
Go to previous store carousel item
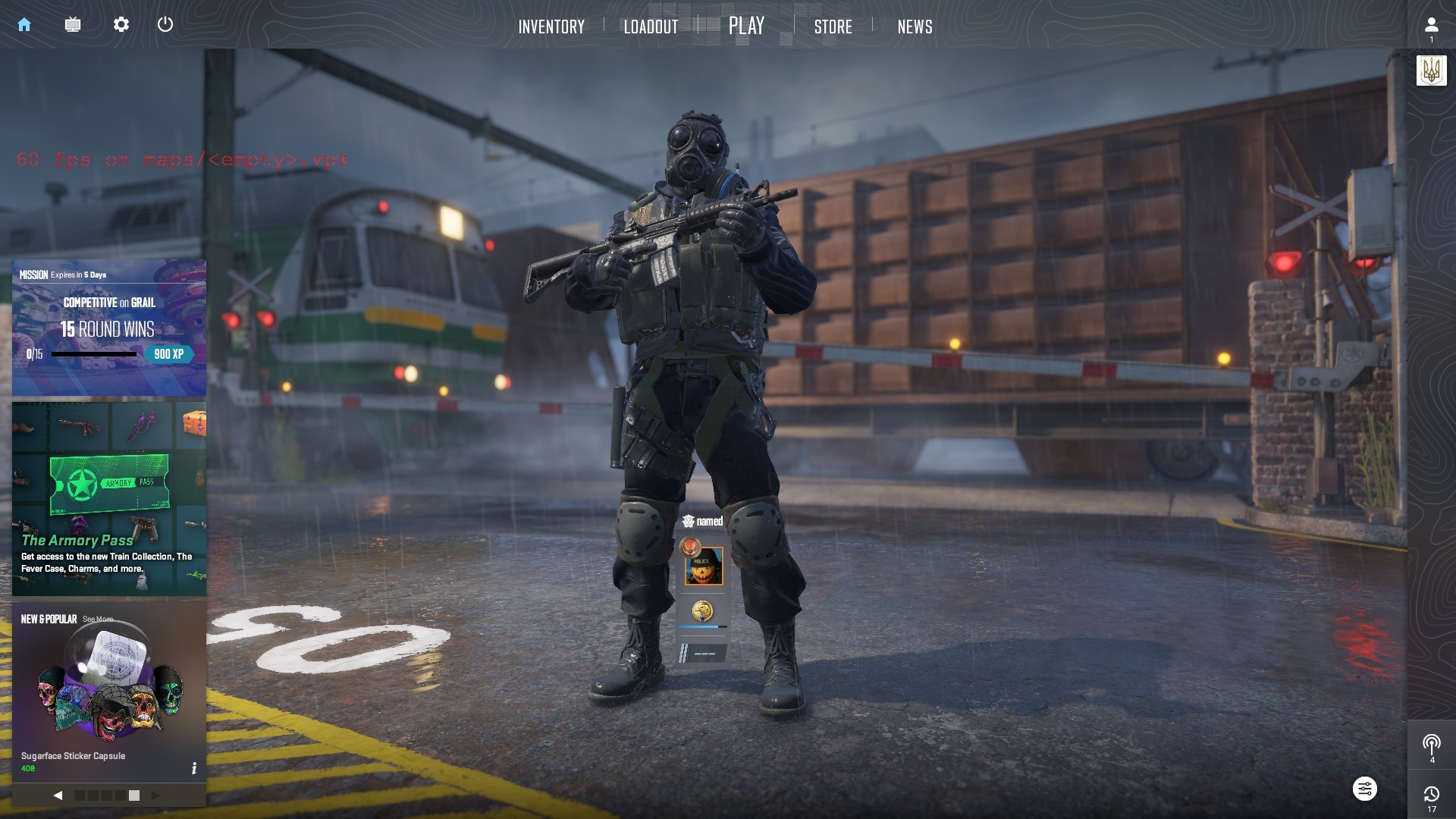coord(58,795)
